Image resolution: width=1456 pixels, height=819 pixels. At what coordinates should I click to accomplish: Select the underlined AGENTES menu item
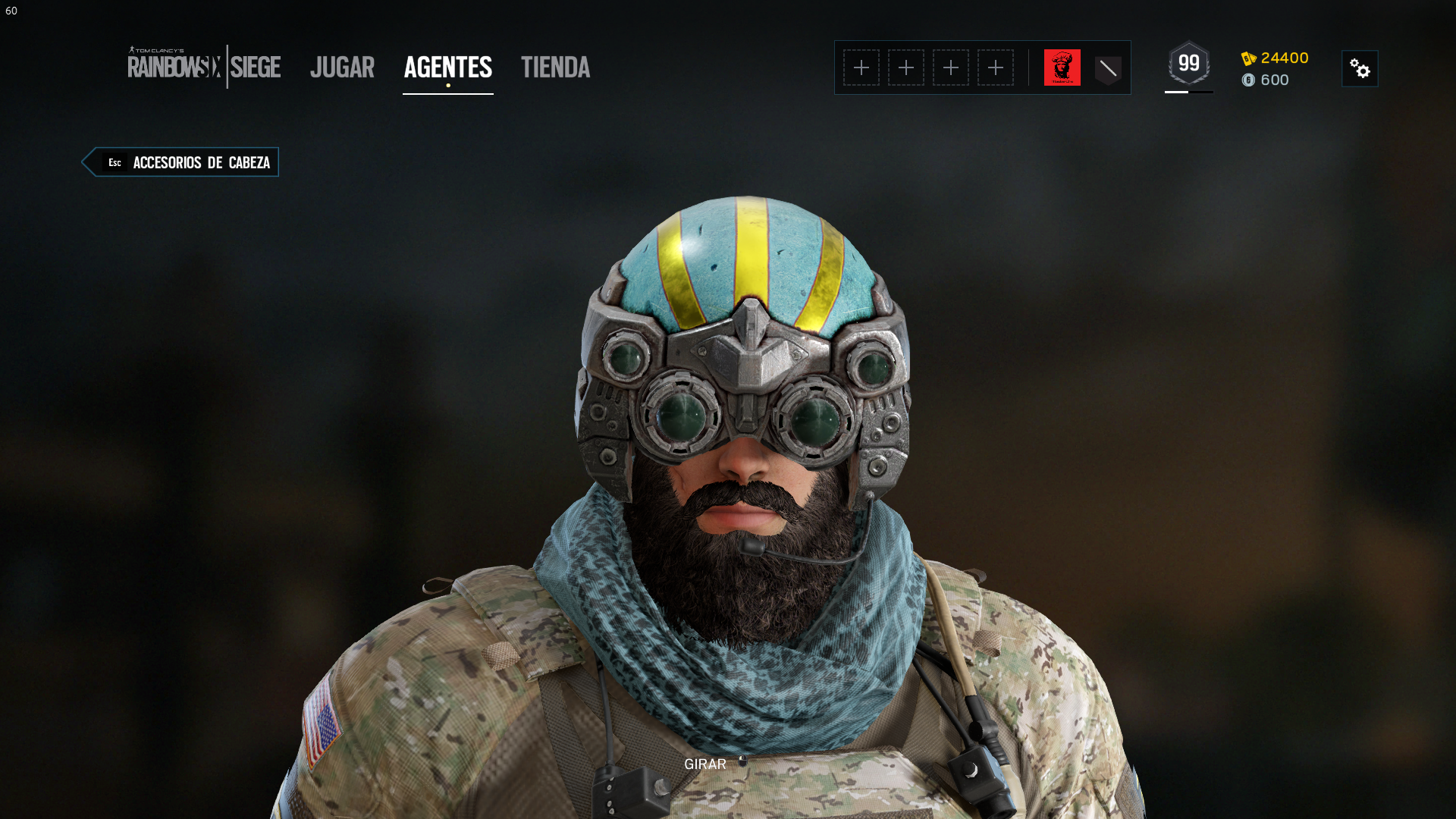pos(447,67)
